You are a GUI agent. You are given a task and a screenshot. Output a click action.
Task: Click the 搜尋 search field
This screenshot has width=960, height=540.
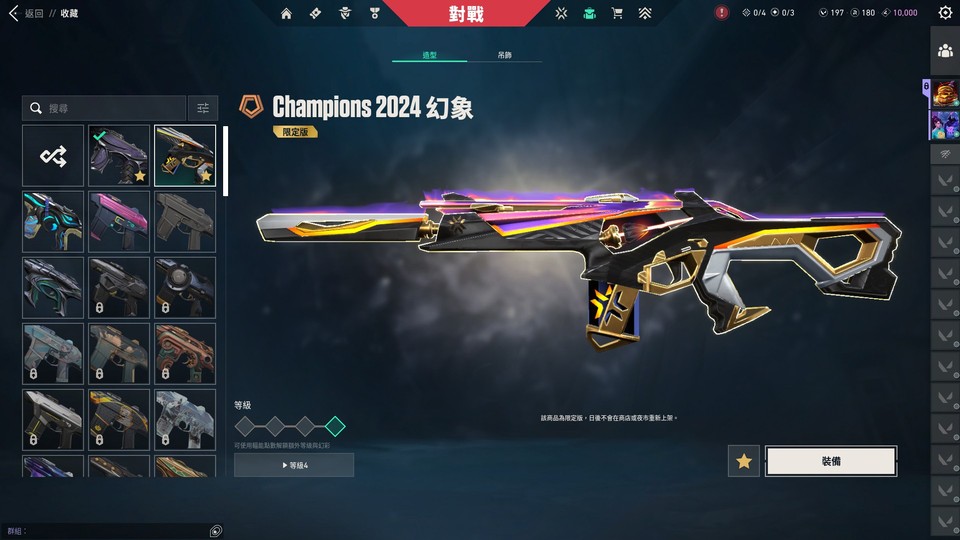(x=105, y=108)
